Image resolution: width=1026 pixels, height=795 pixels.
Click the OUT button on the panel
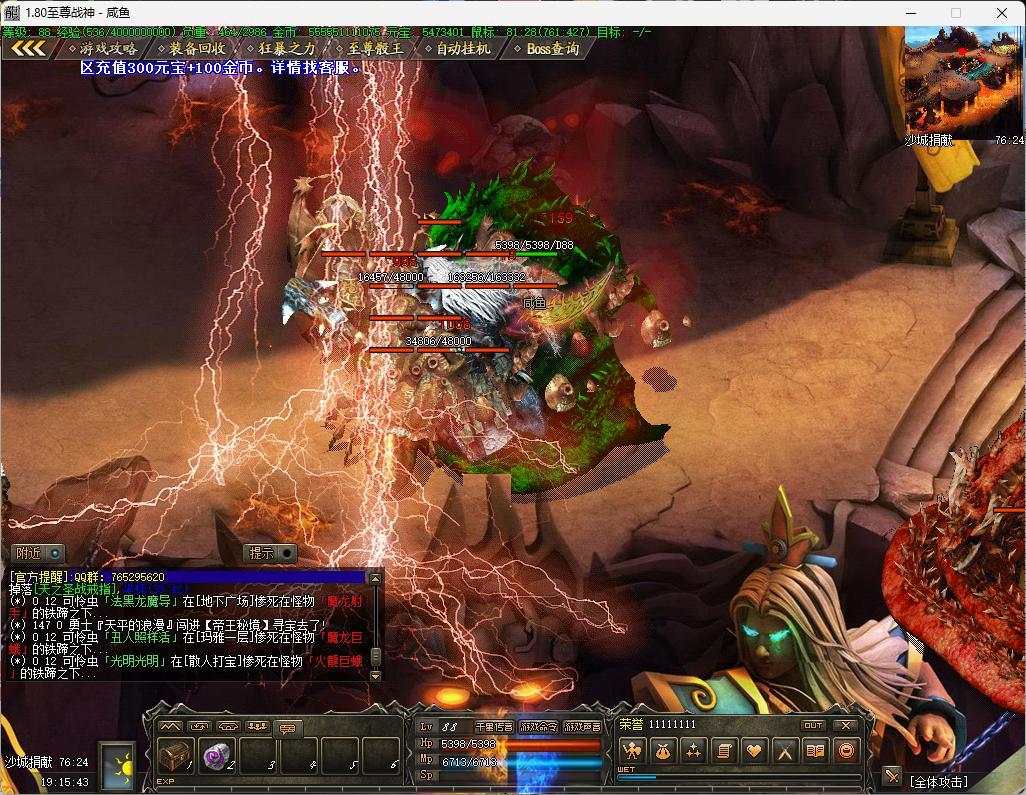point(813,725)
